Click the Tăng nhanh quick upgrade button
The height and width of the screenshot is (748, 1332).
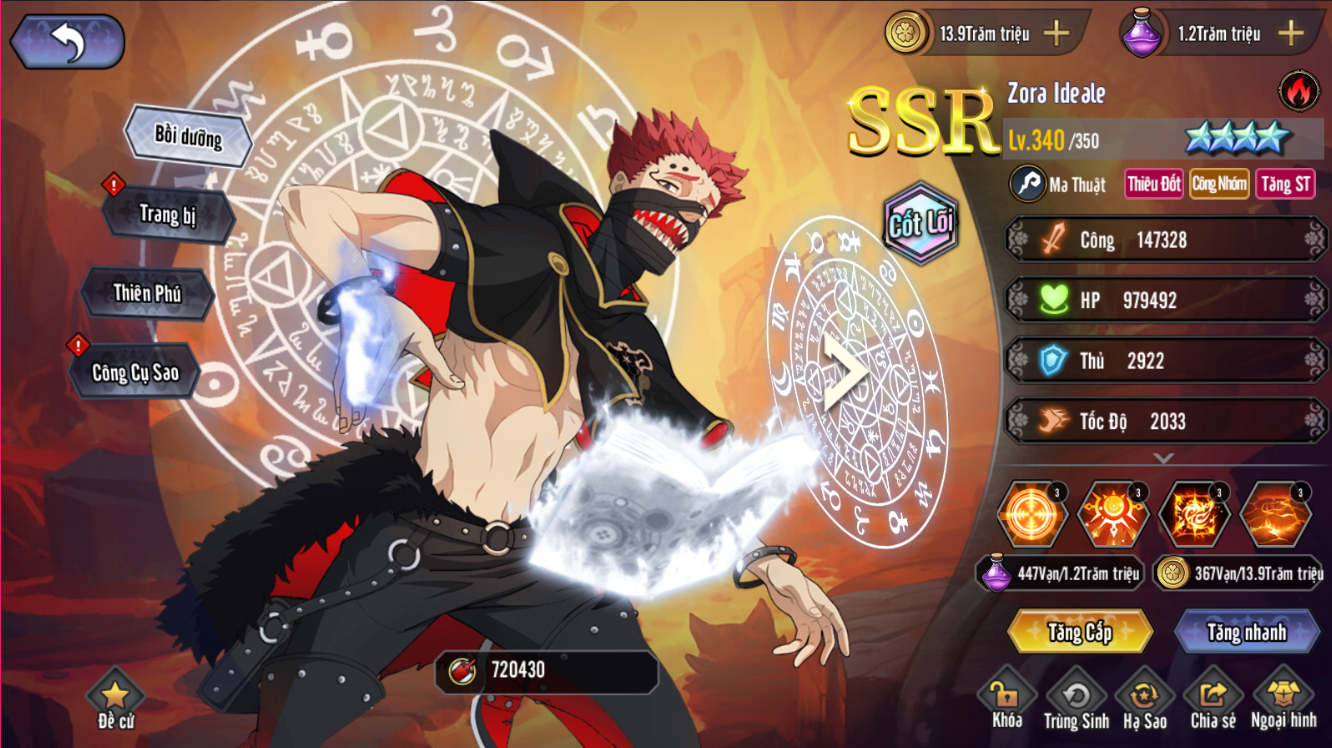click(1246, 632)
